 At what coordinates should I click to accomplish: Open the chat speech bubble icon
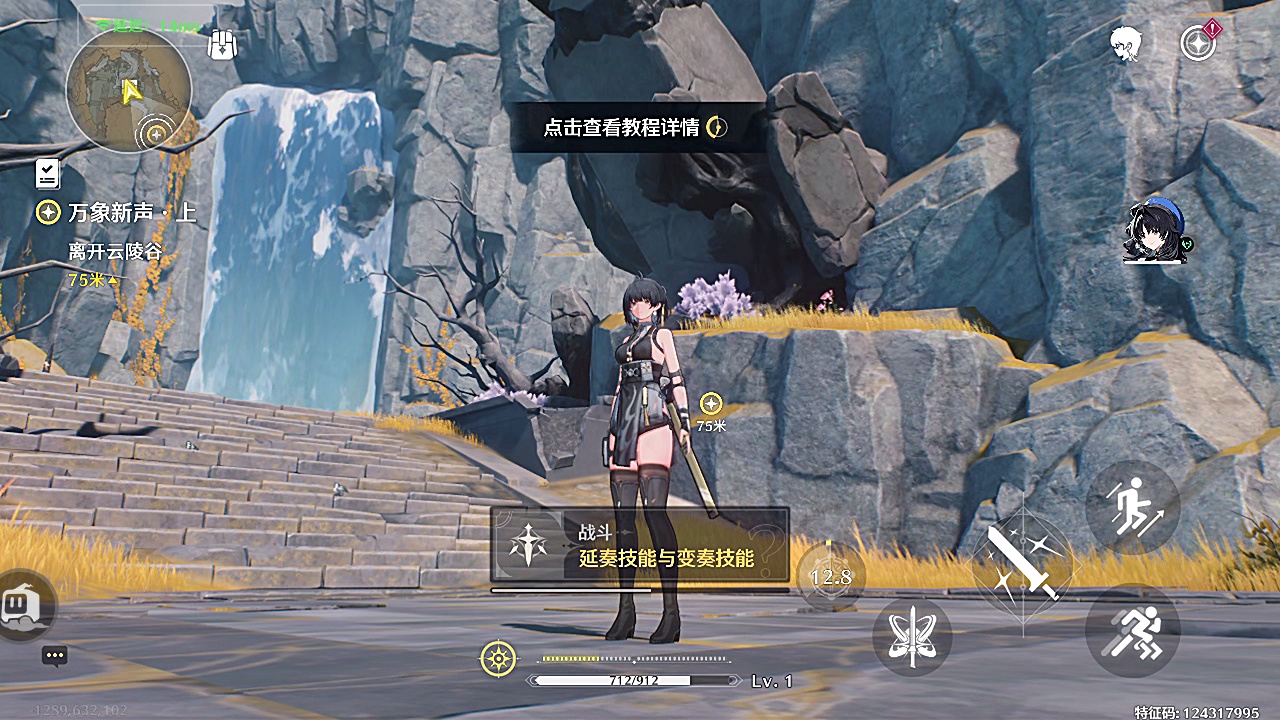pos(55,656)
